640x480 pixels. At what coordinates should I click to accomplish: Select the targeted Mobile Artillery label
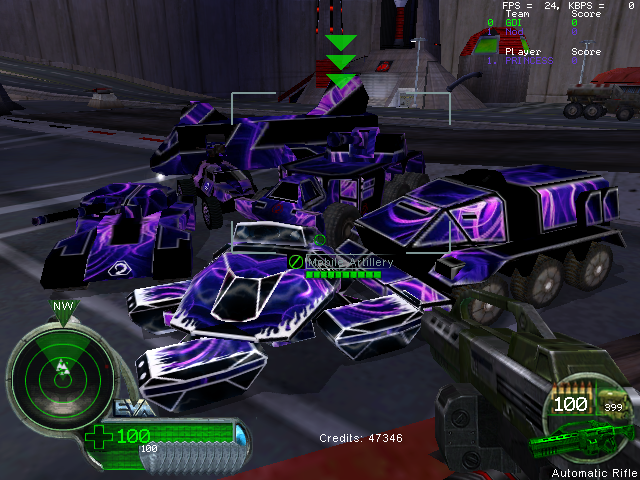(x=349, y=261)
